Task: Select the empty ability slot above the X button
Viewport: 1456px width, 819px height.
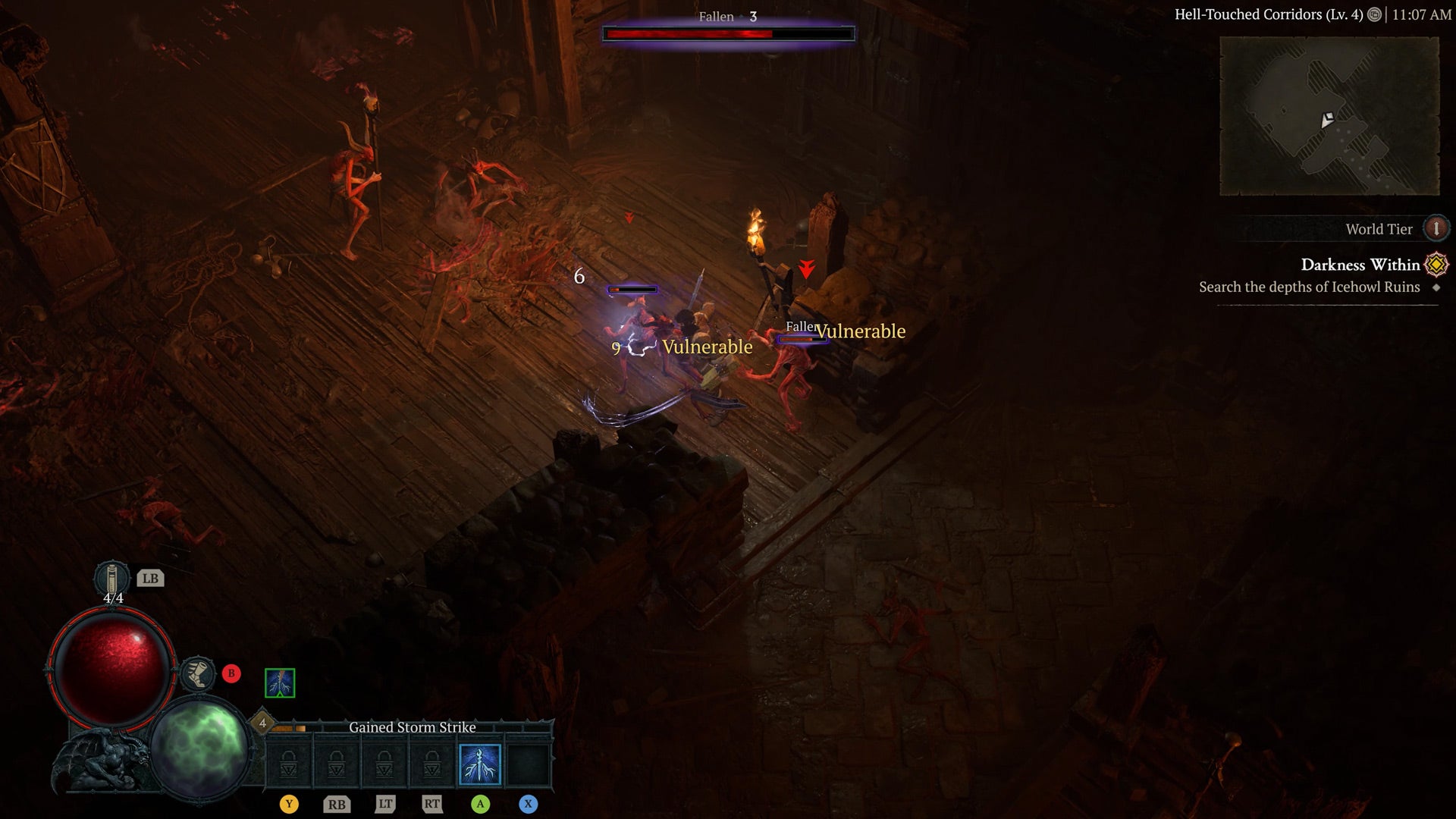Action: pyautogui.click(x=529, y=764)
